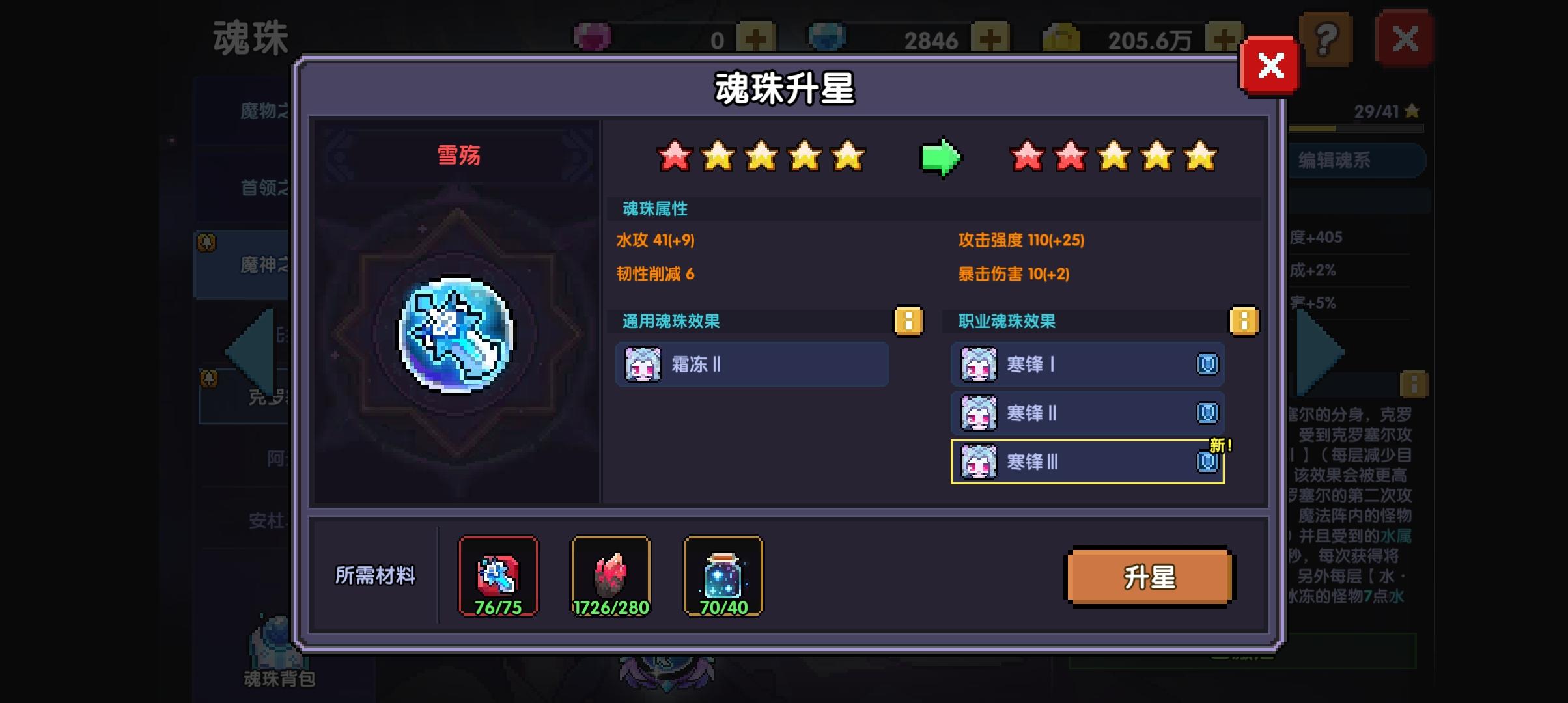Toggle the 寒锋 I profession effect
This screenshot has height=703, width=1568.
point(1087,365)
